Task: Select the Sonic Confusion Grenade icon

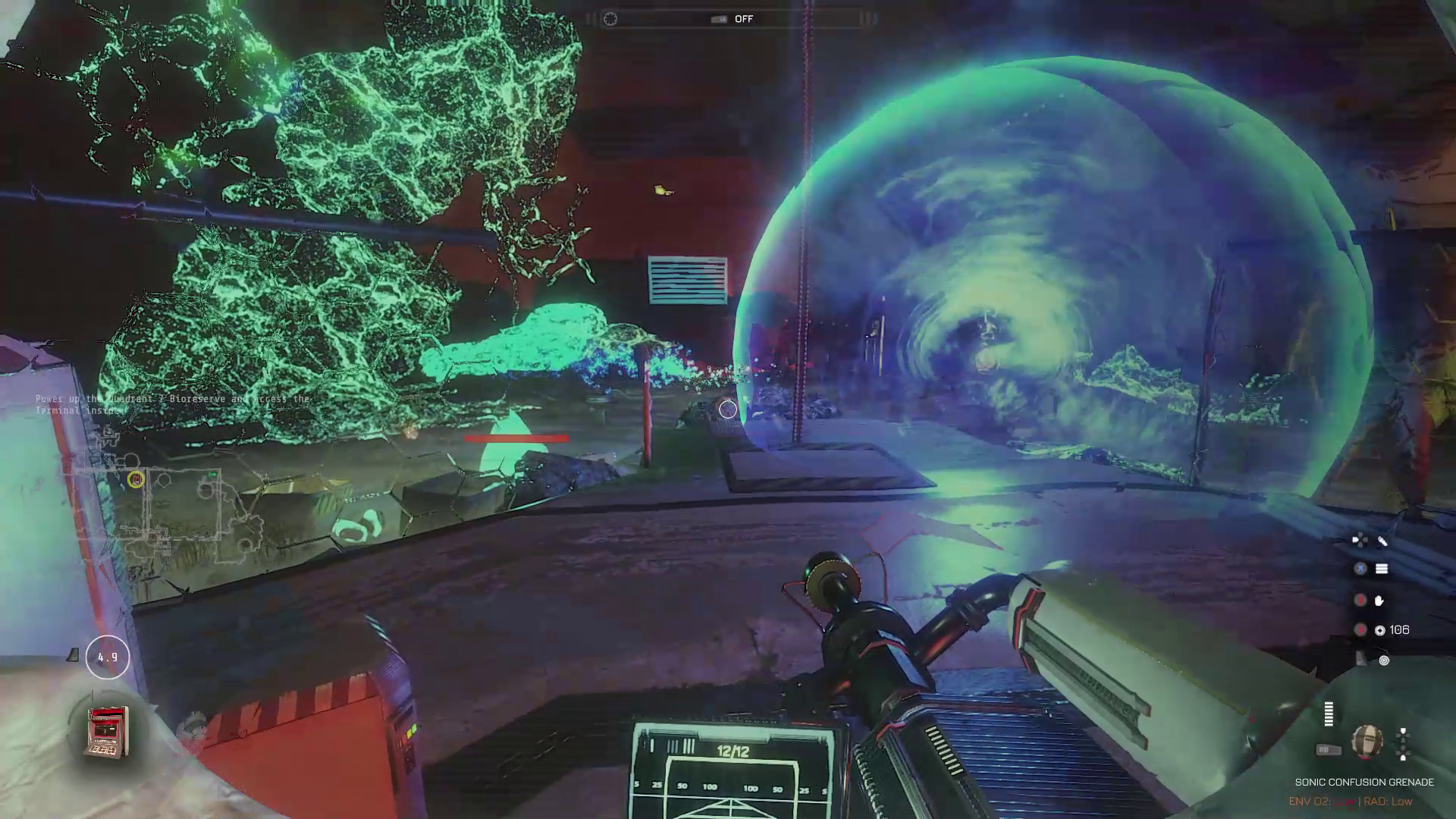Action: click(x=1367, y=741)
